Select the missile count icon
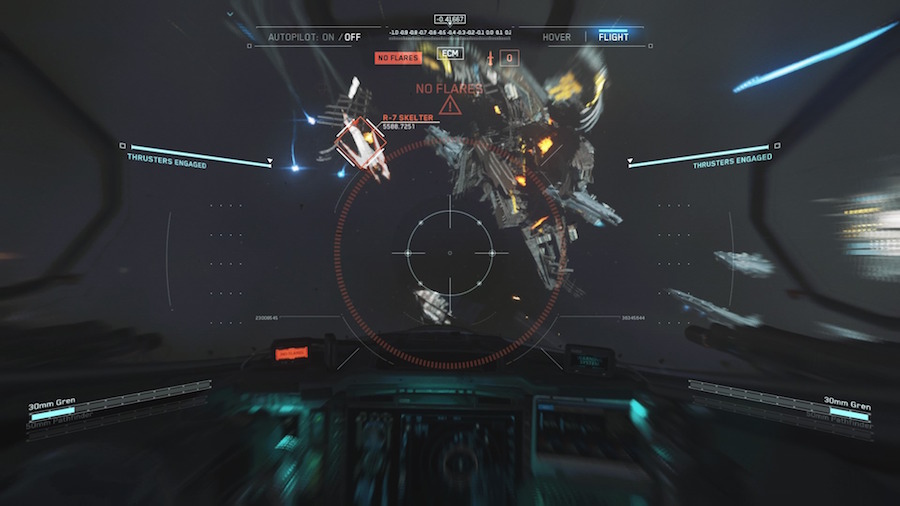This screenshot has height=506, width=900. (491, 58)
